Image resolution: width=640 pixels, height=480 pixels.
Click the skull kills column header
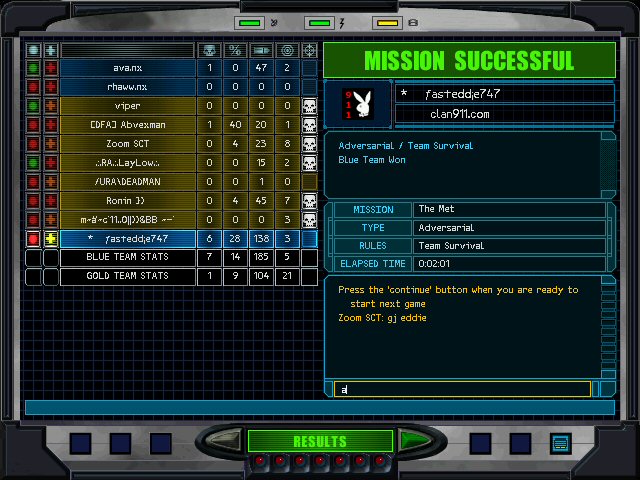(209, 50)
